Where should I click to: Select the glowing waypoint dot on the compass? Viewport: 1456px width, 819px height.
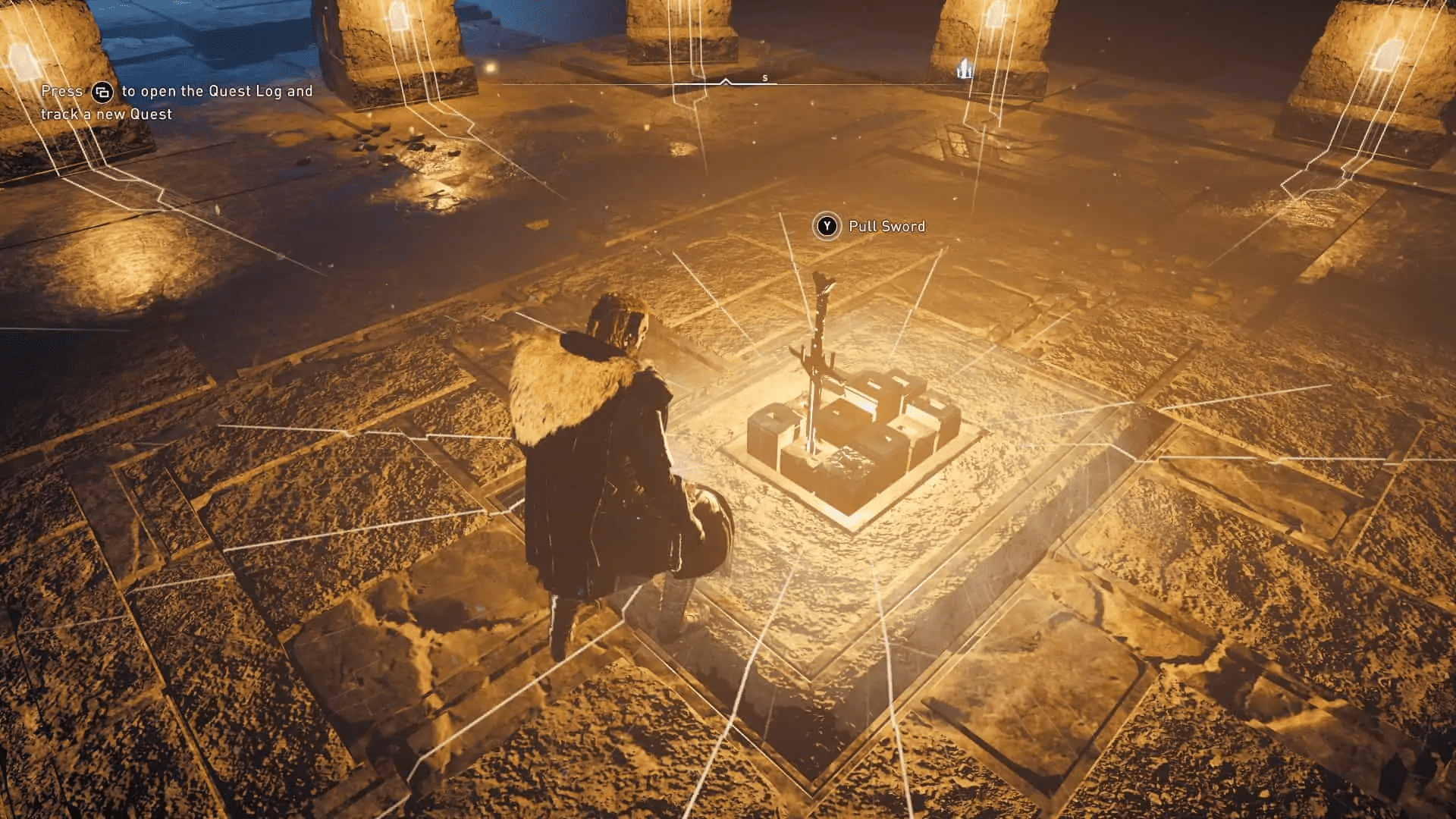(489, 68)
